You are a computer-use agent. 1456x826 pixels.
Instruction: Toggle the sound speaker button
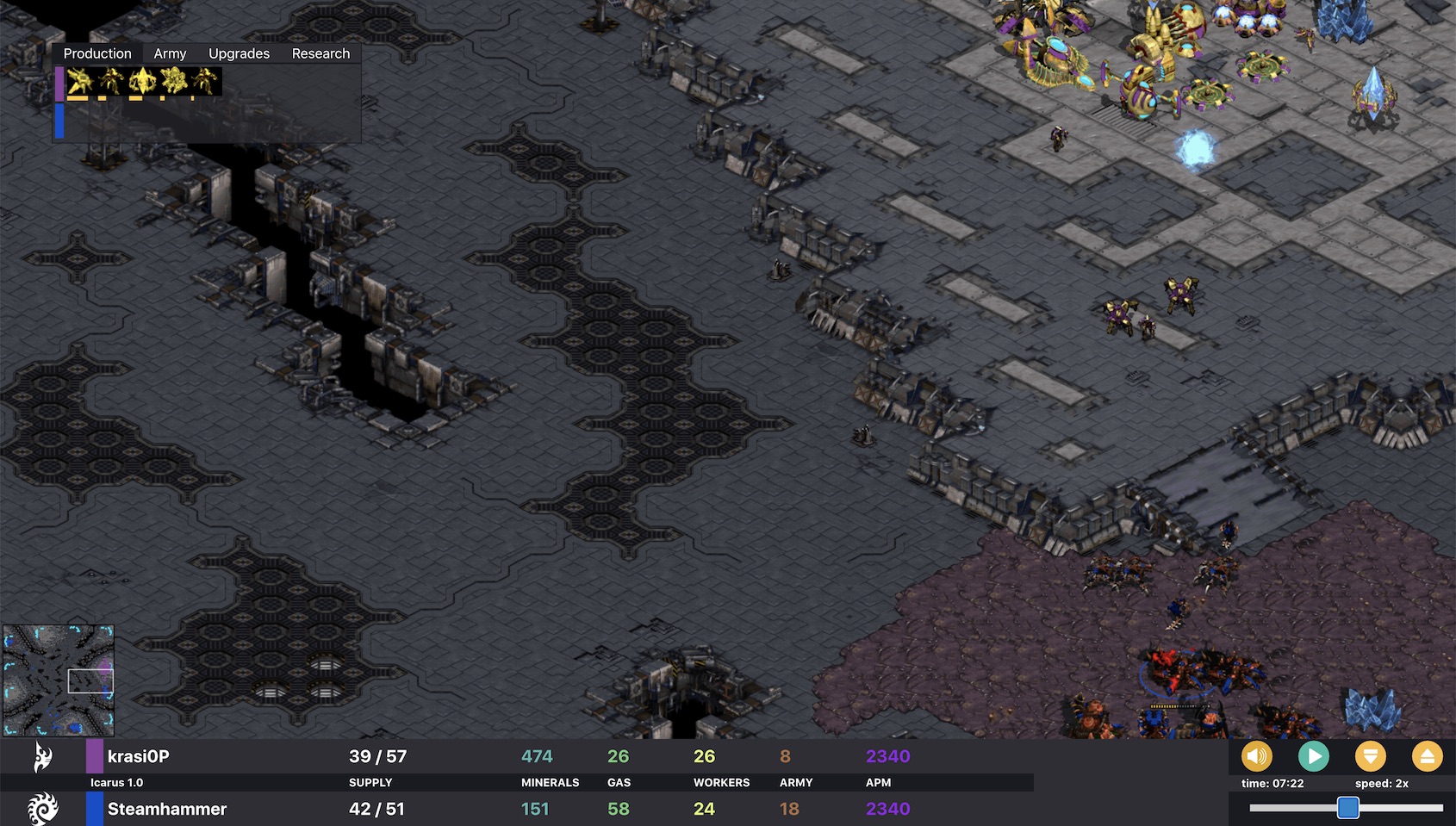pyautogui.click(x=1256, y=756)
